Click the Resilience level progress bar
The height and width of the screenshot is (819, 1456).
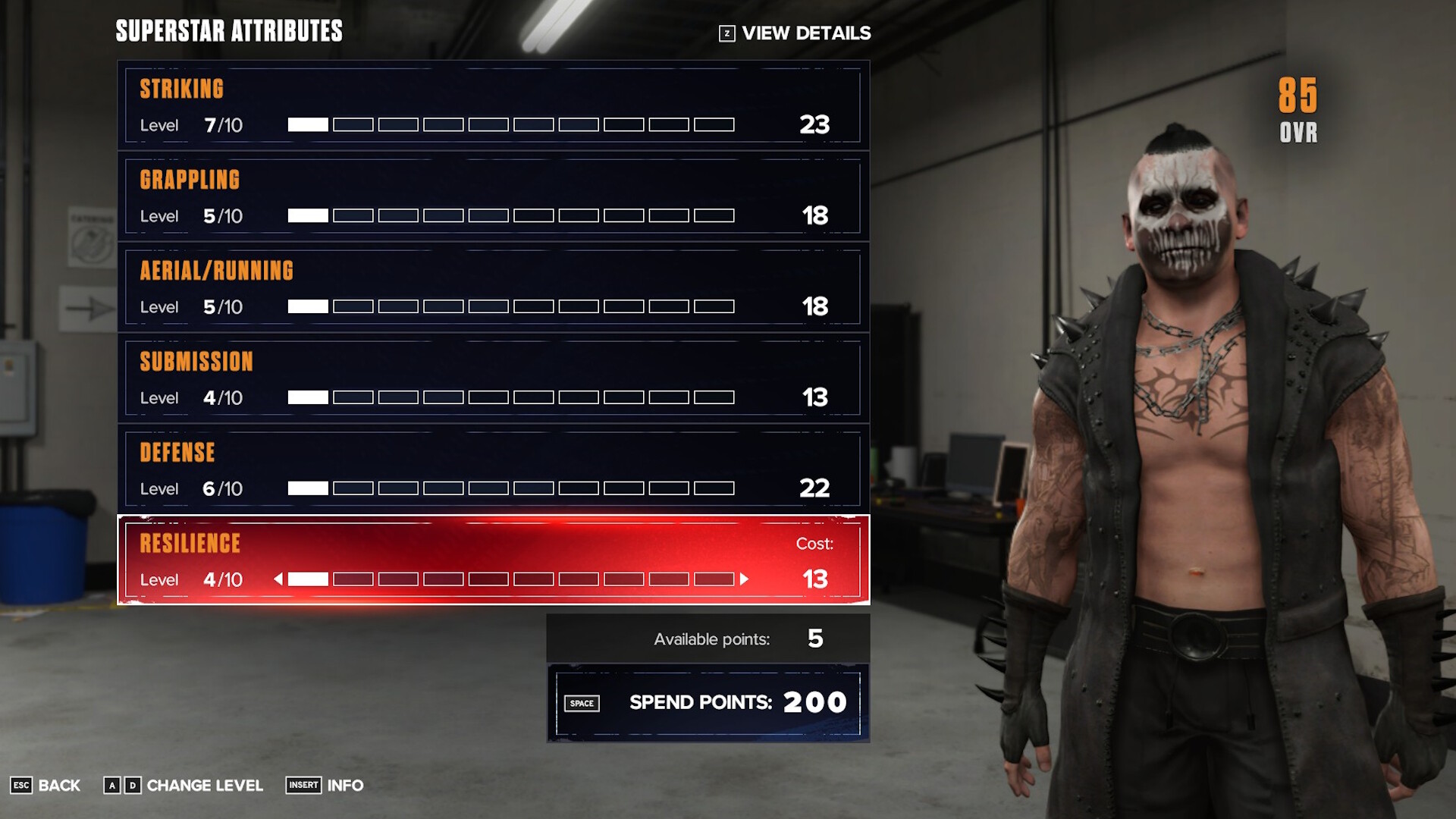pos(512,579)
